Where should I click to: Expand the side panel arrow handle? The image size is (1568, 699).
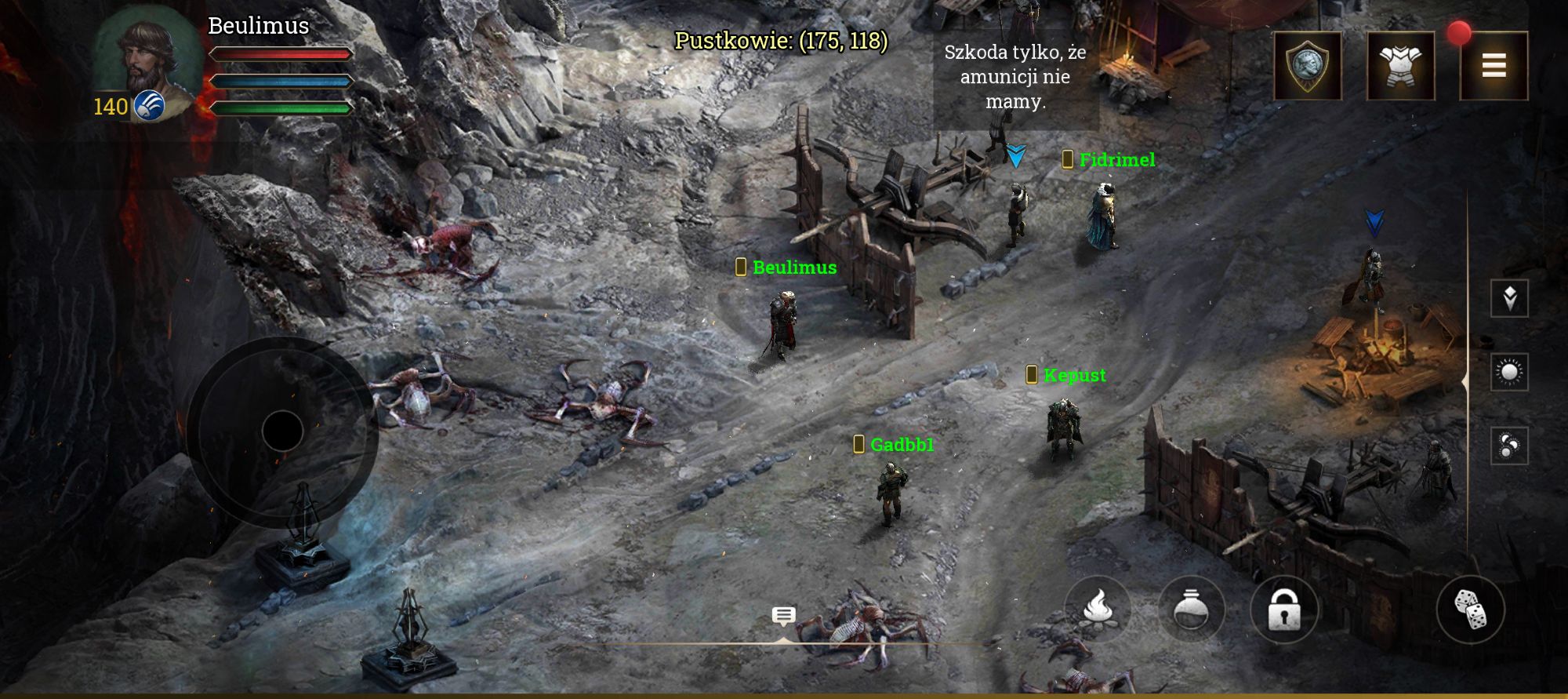1465,380
